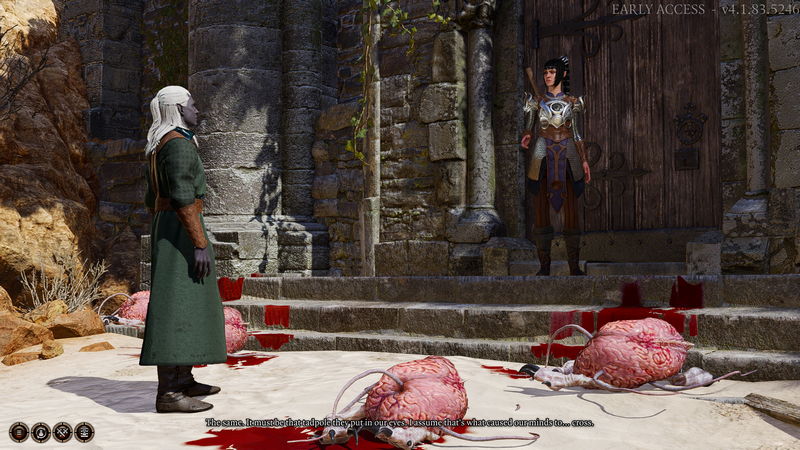The width and height of the screenshot is (800, 450).
Task: Click the fourth round dialogue icon
Action: click(85, 432)
